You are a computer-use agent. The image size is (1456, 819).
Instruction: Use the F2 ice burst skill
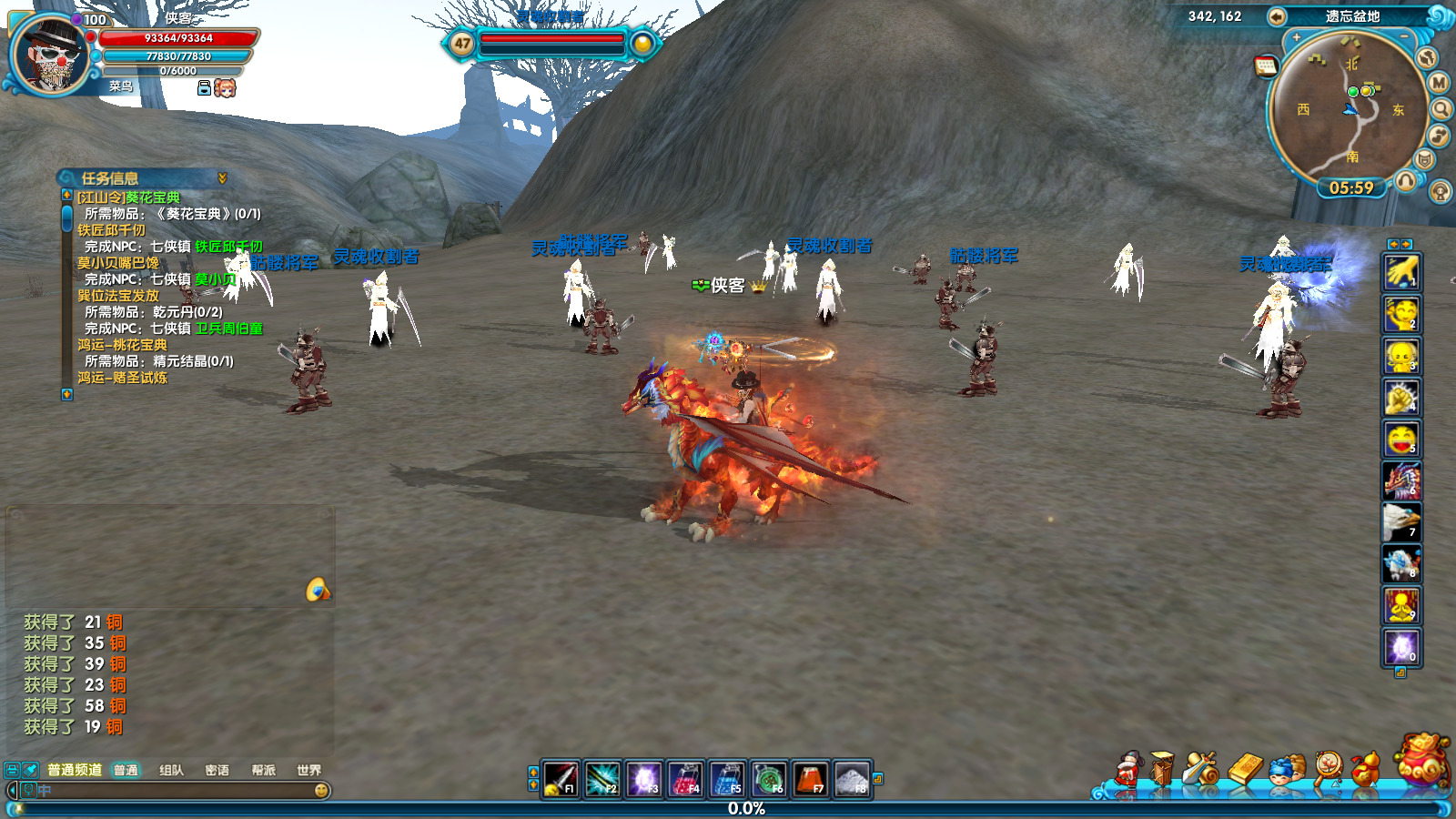[x=602, y=780]
